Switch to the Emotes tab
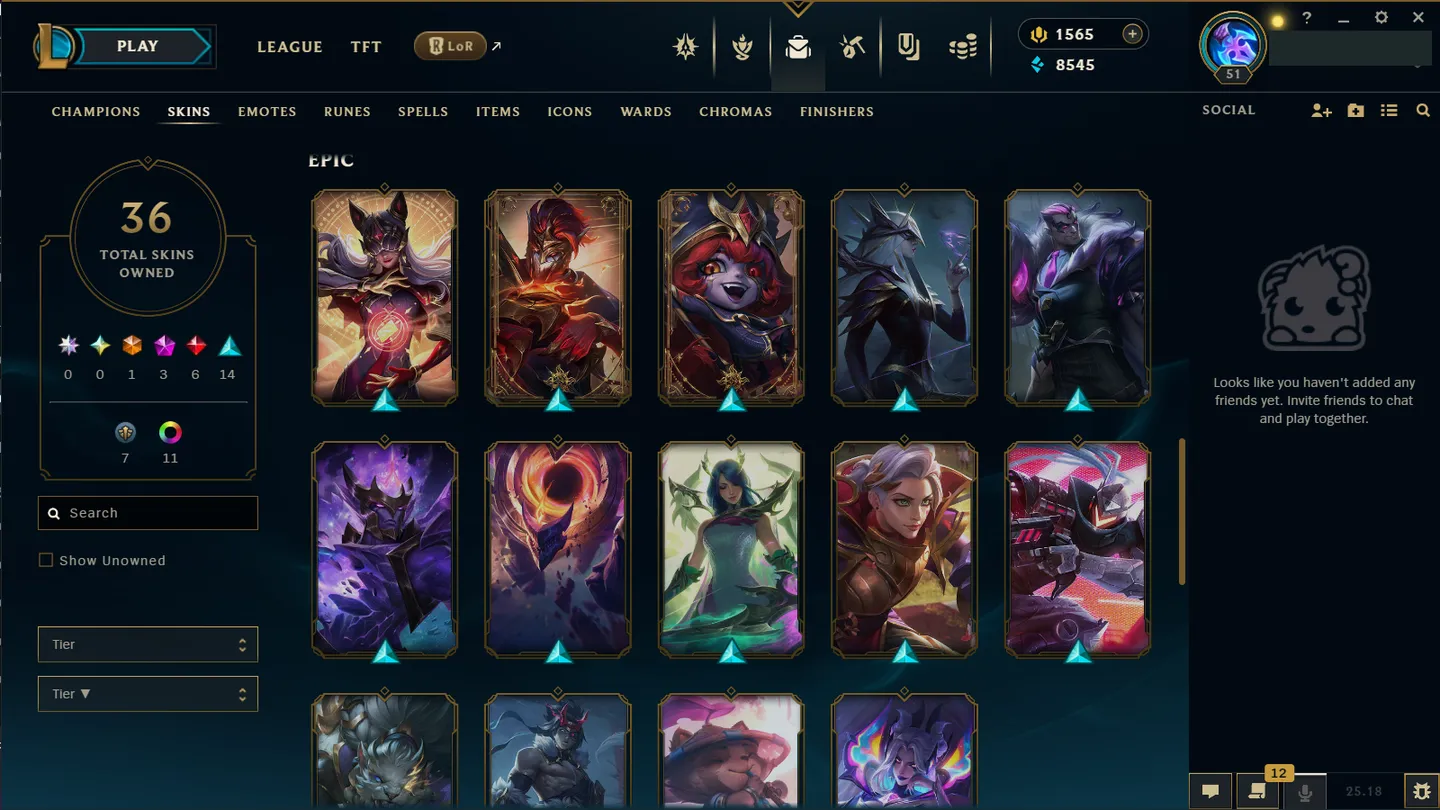The height and width of the screenshot is (810, 1440). pyautogui.click(x=267, y=112)
